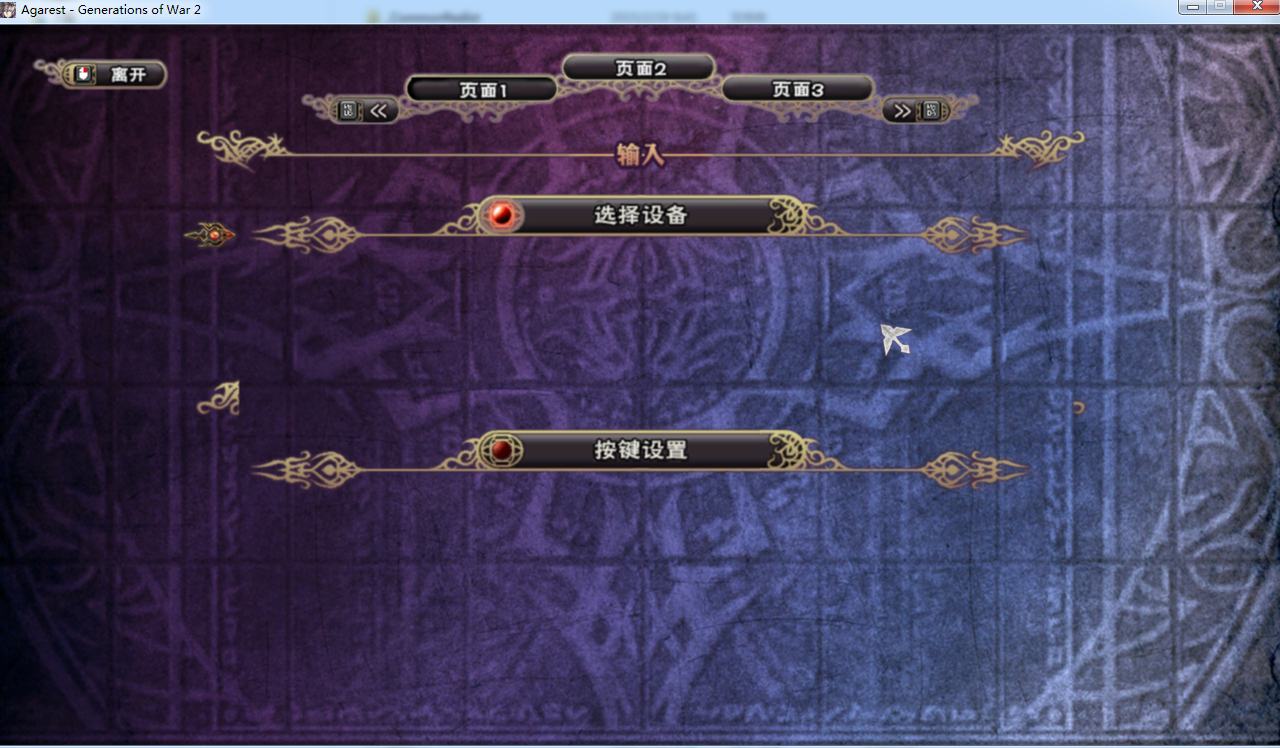This screenshot has width=1280, height=748.
Task: Click the Agarest game icon in the title bar
Action: [x=8, y=8]
